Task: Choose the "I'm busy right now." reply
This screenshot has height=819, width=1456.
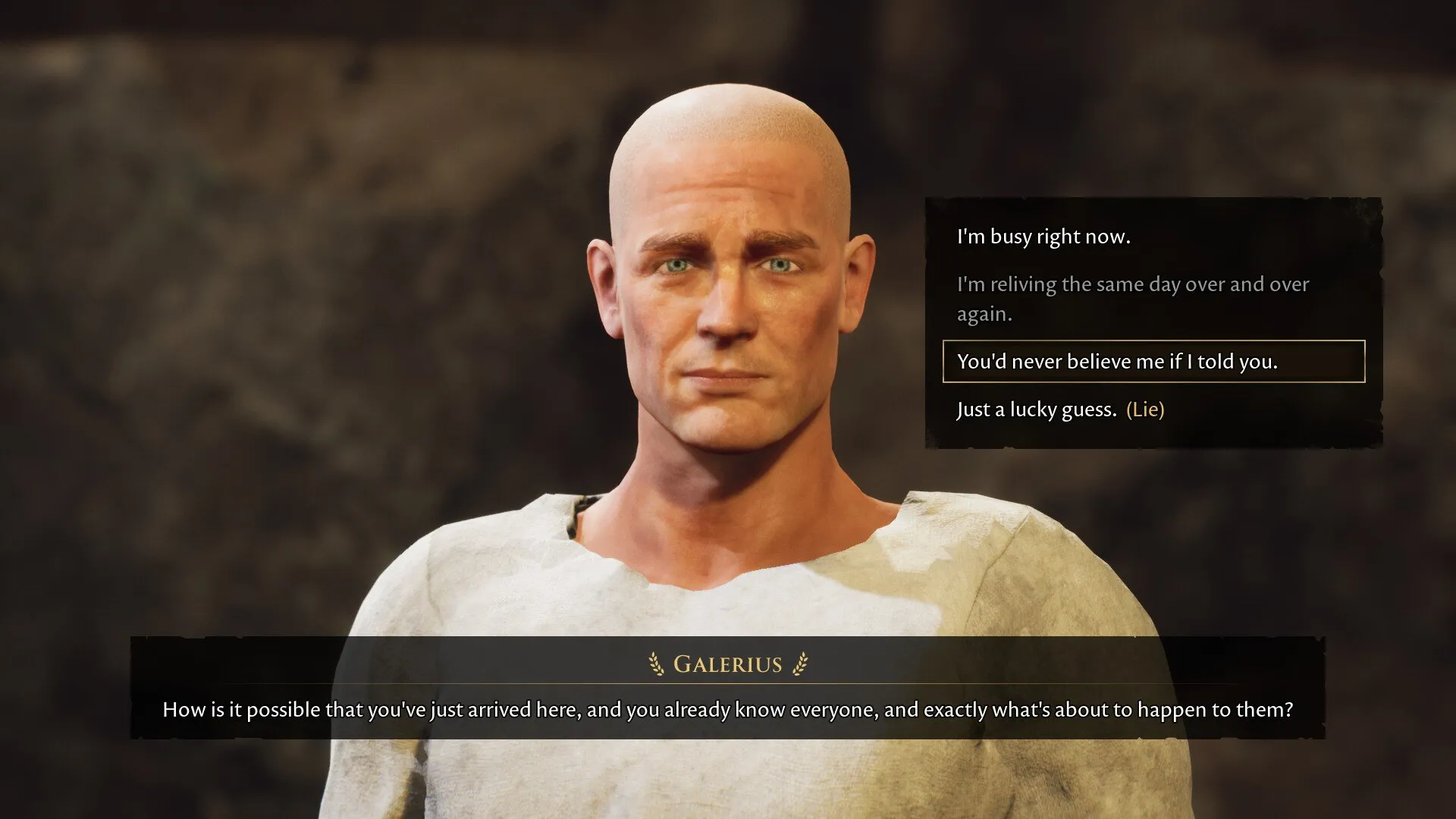Action: (x=1043, y=237)
